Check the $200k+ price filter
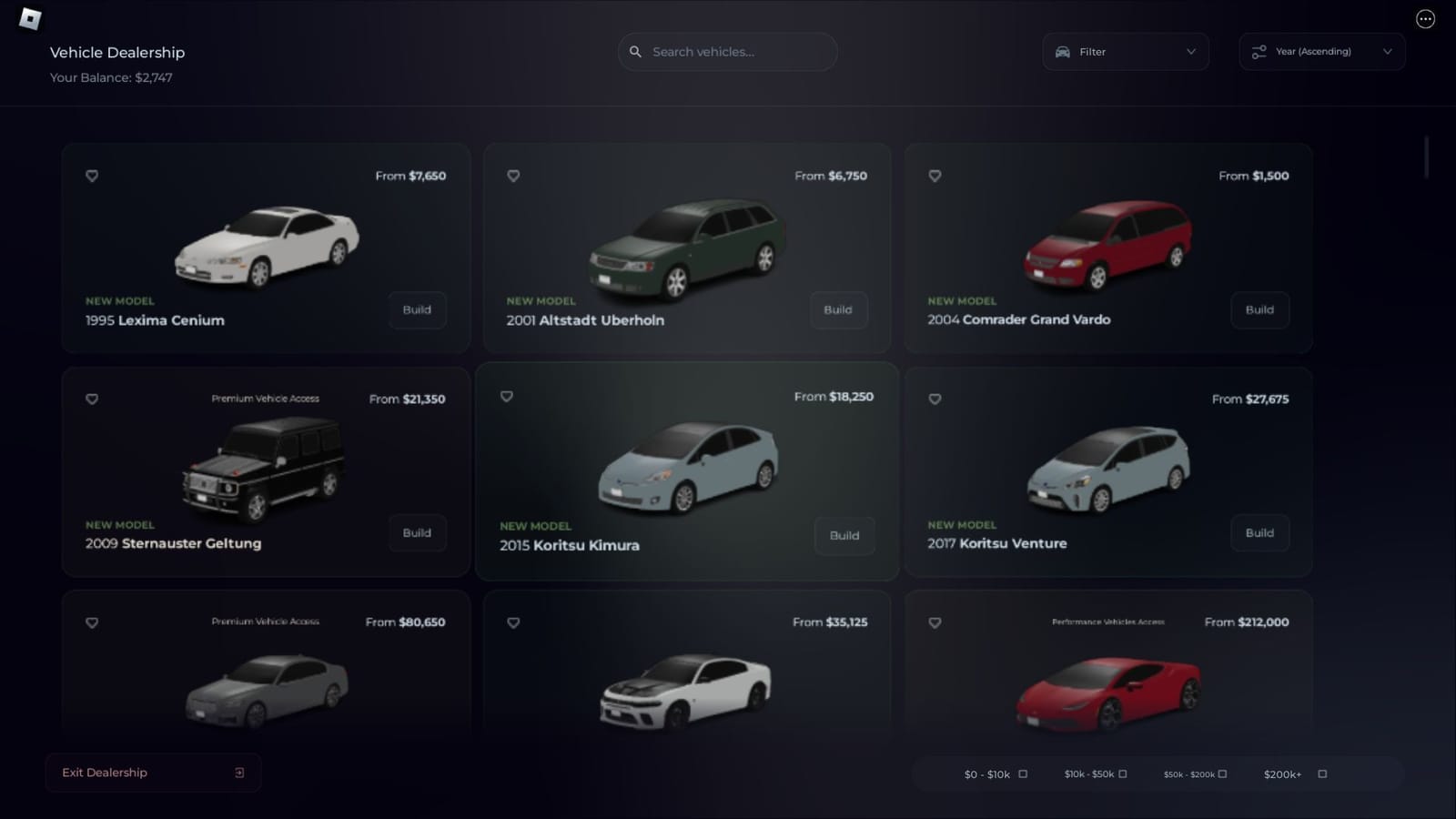 1320,773
